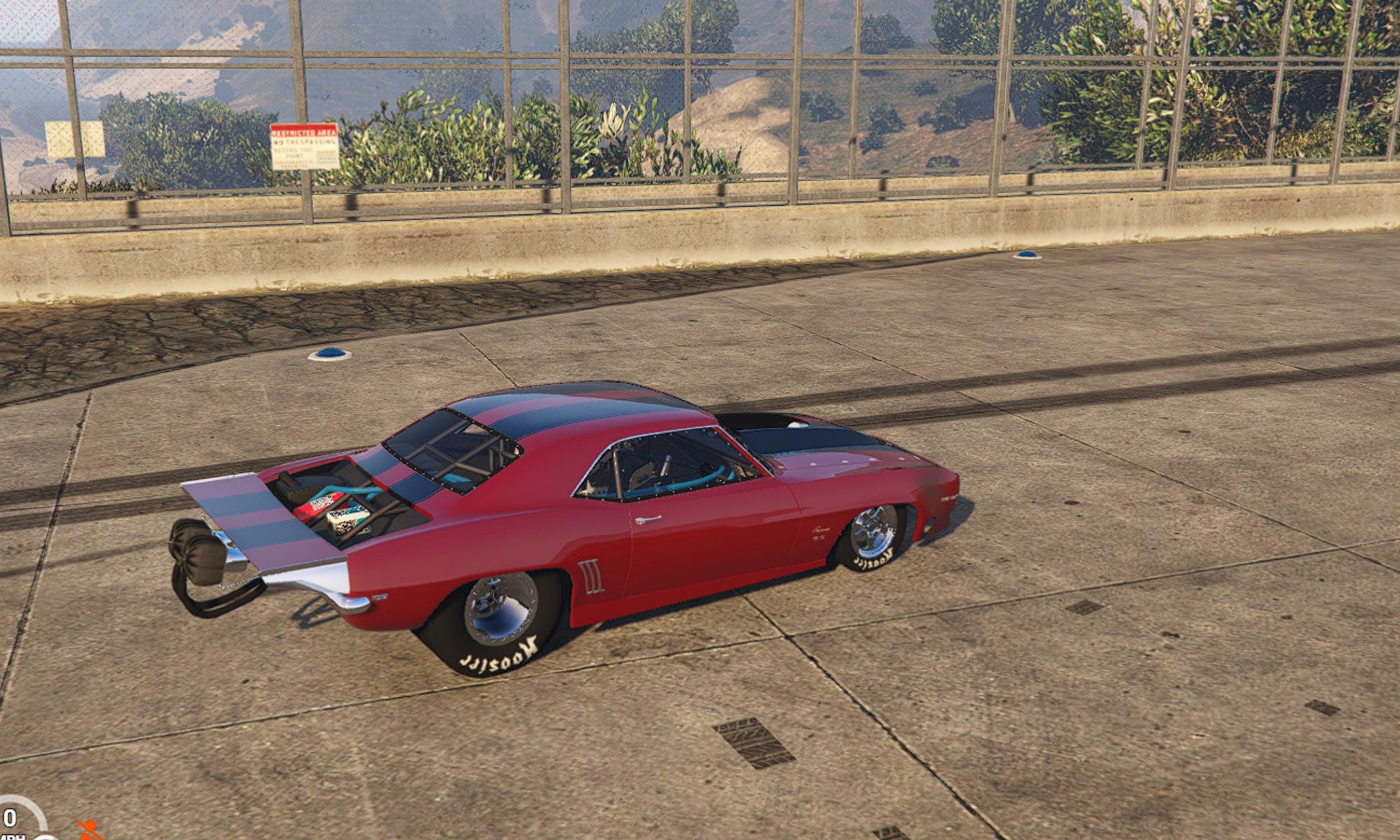
Task: Click the orange crossed-out person seatbelt icon
Action: 88,830
